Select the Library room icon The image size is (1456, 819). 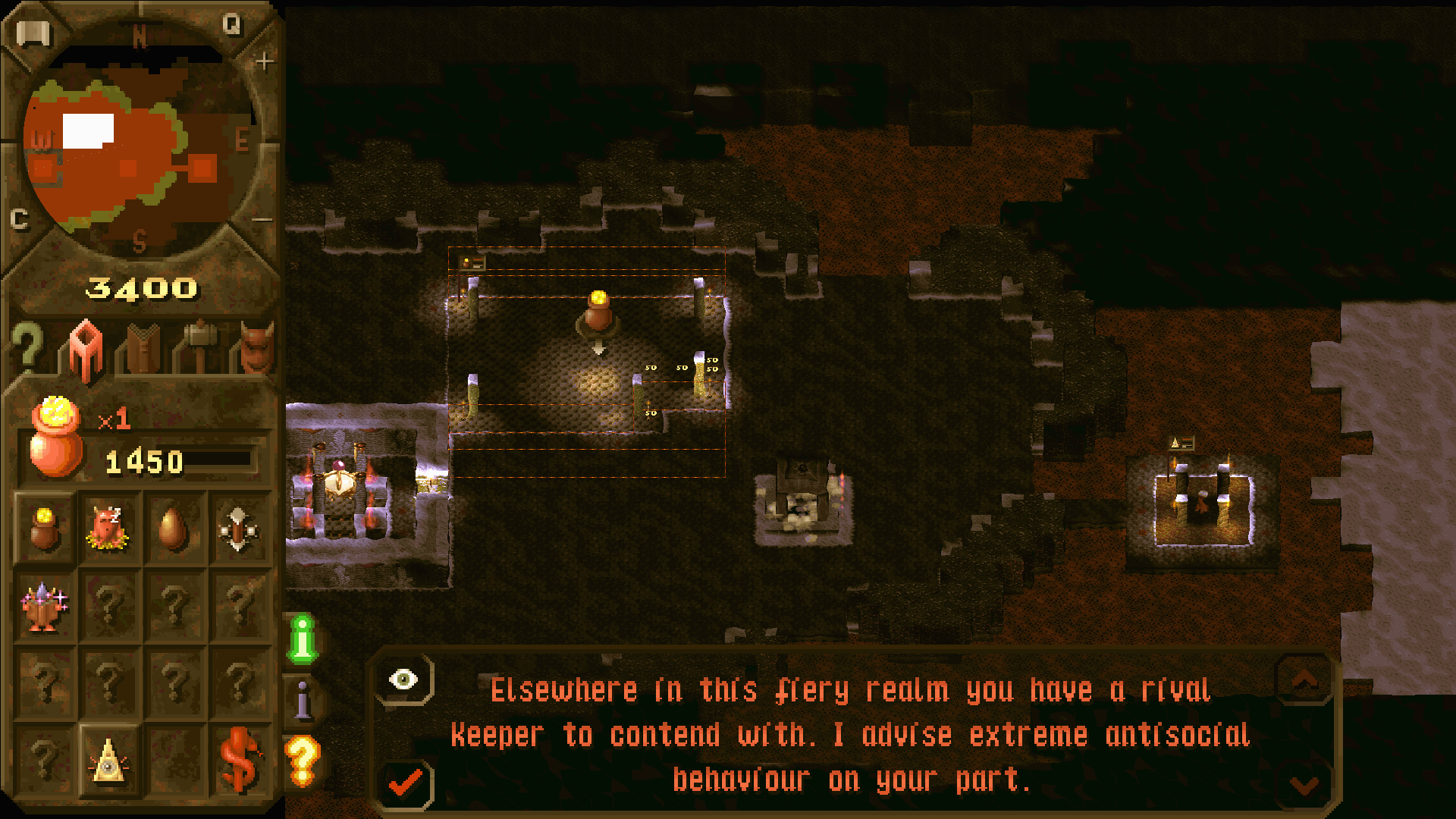[44, 606]
